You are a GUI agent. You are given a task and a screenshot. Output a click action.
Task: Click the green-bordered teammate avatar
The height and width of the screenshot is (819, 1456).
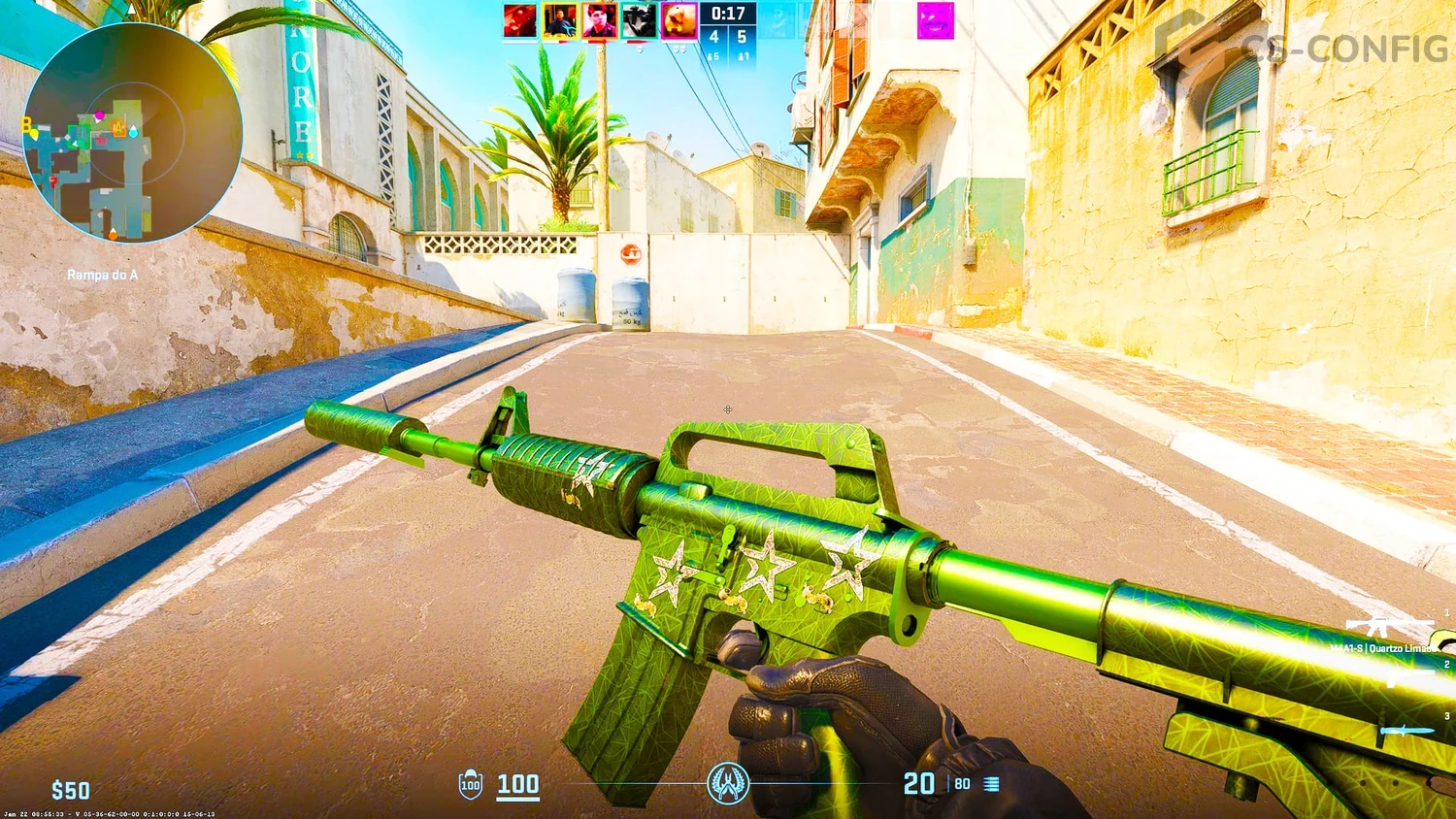(639, 20)
